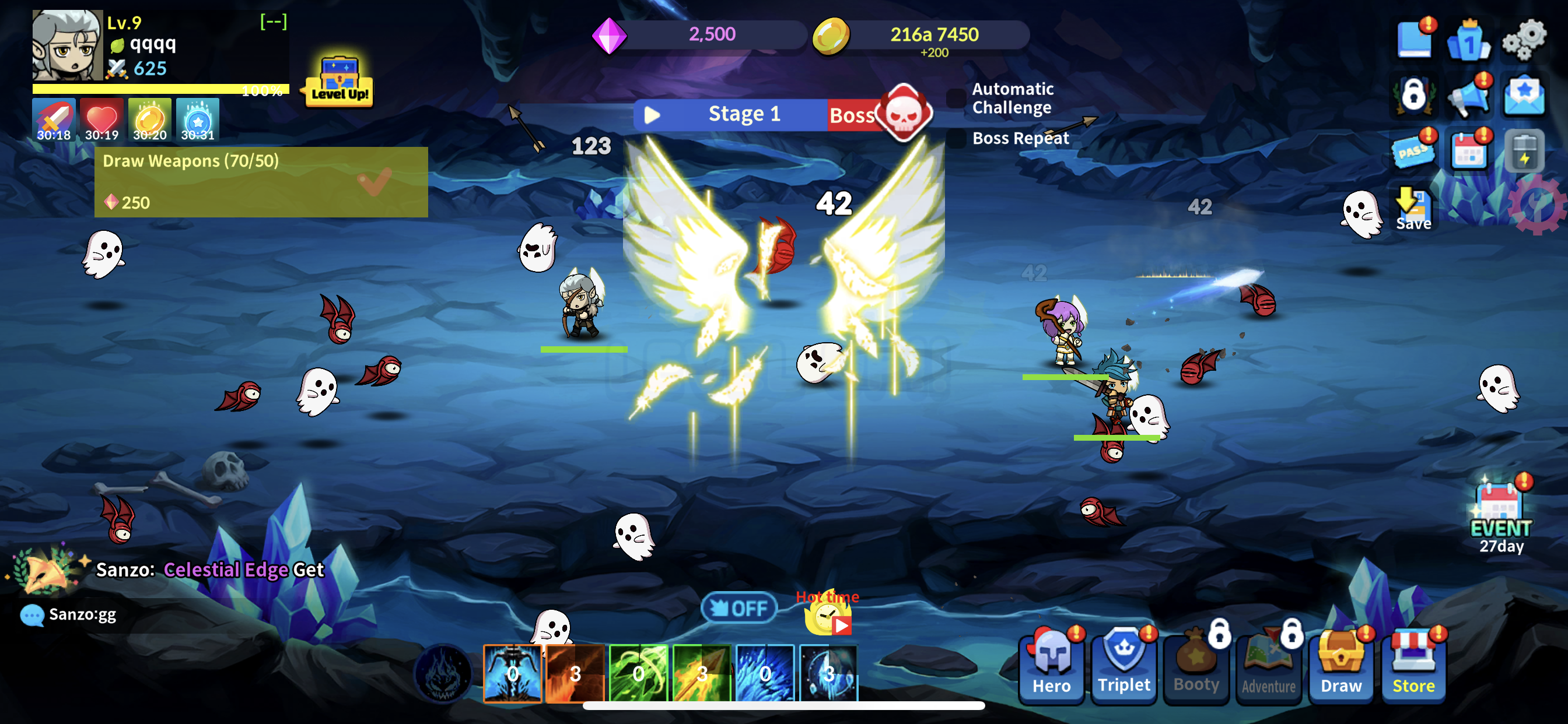This screenshot has width=1568, height=724.
Task: Toggle the auto skill OFF button
Action: point(739,608)
